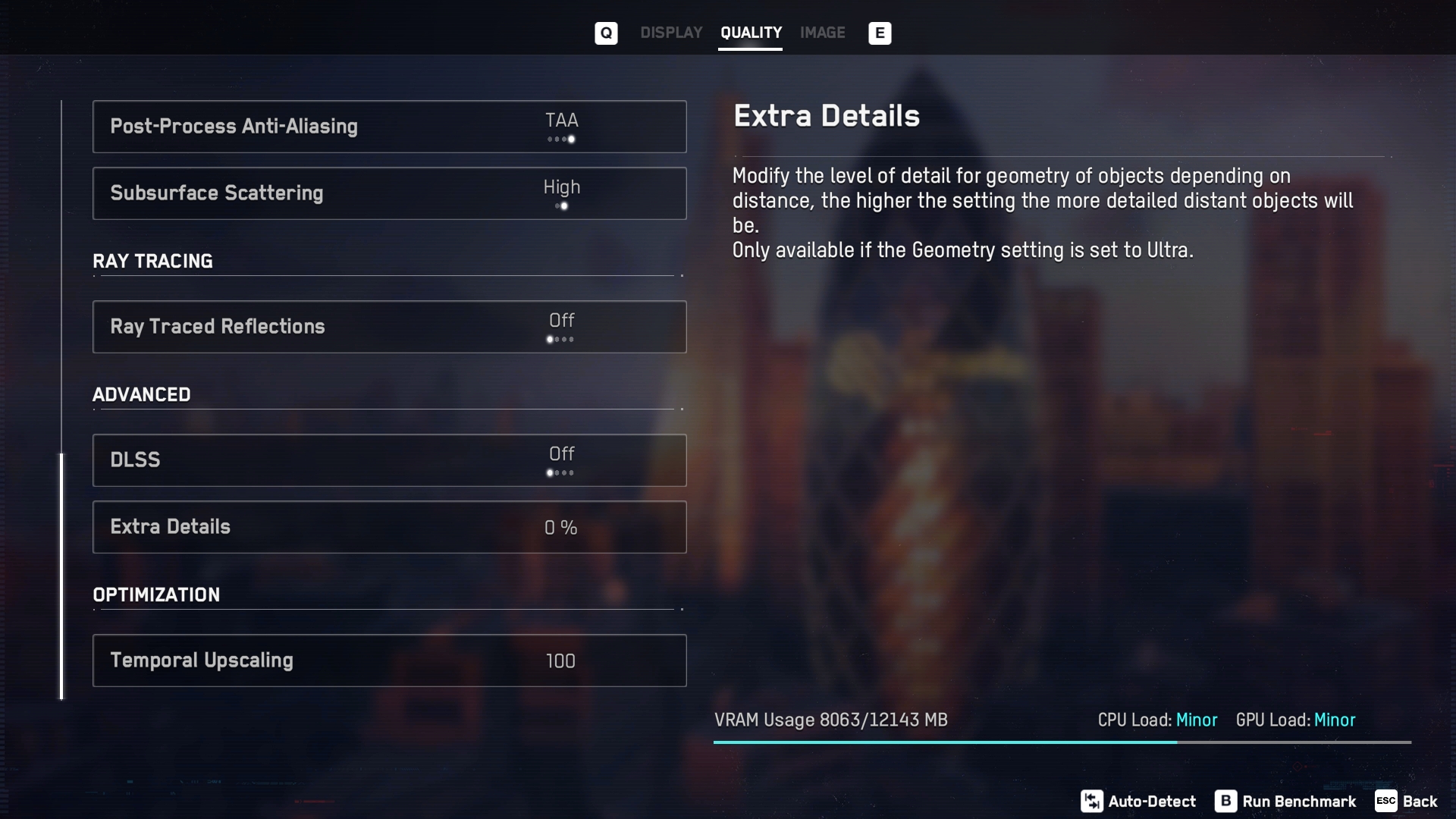Go Back from the quality settings
The image size is (1456, 819).
coord(1407,802)
